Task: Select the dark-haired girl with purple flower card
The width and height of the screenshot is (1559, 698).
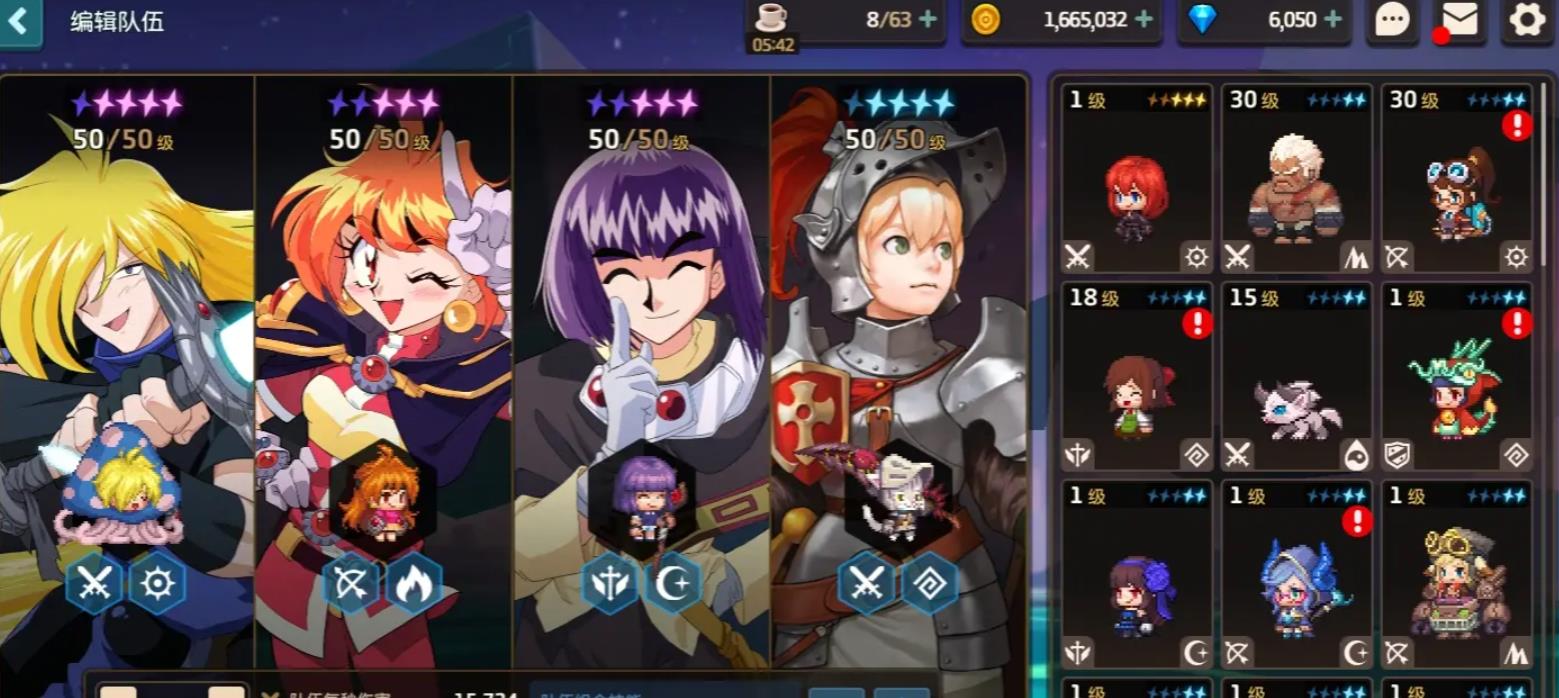Action: tap(1137, 575)
